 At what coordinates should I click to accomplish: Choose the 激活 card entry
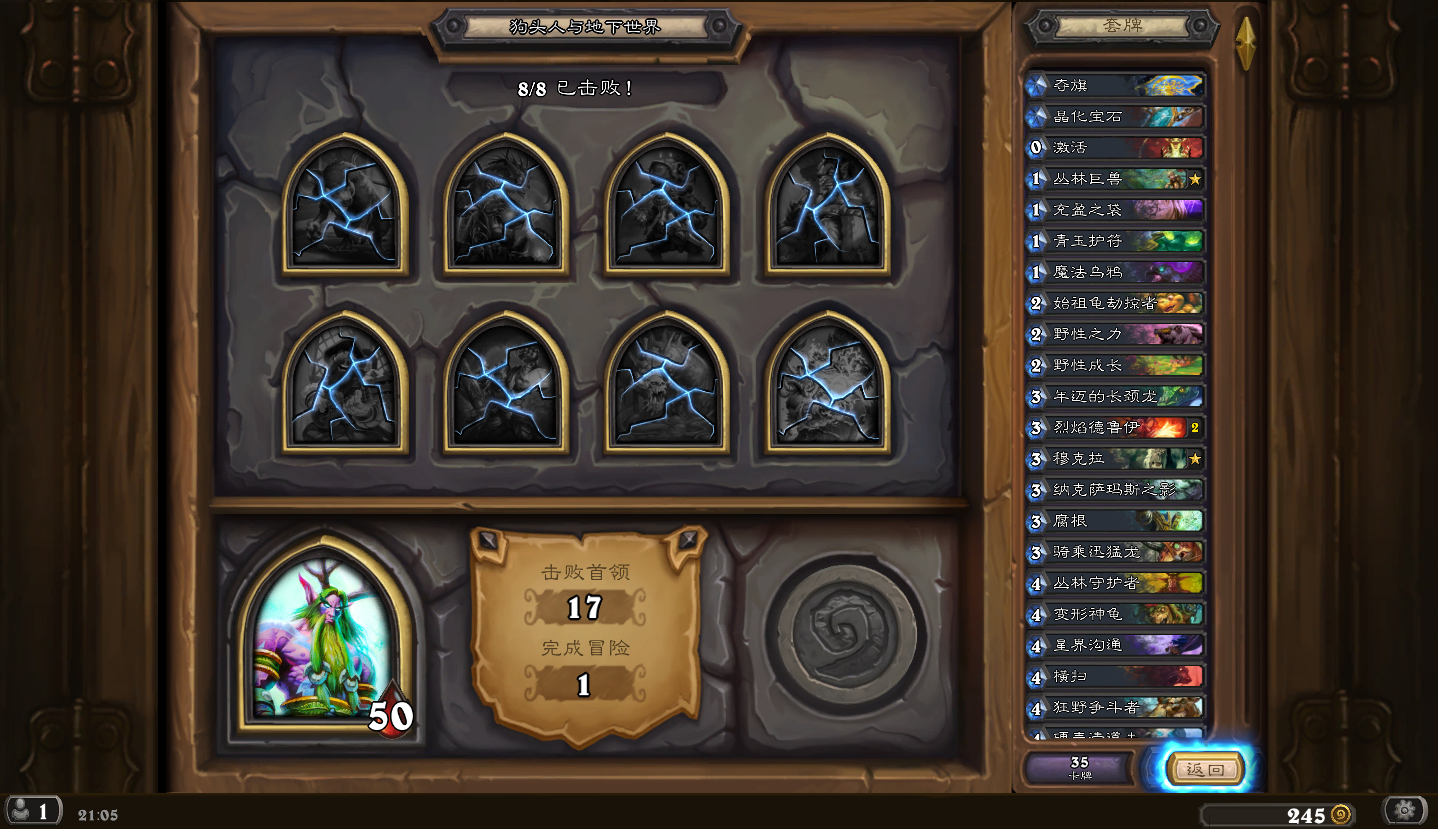tap(1115, 148)
